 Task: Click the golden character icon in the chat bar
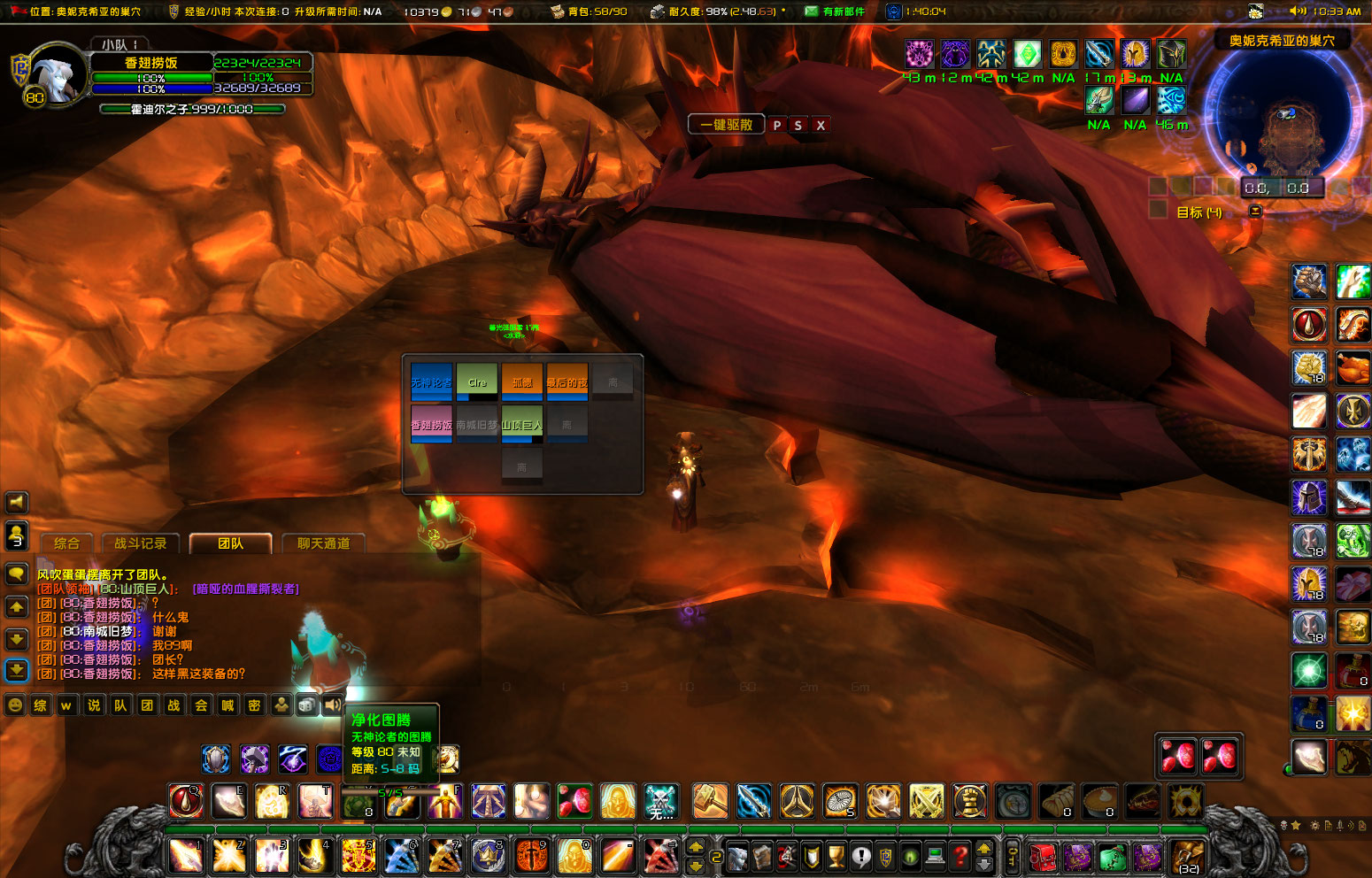281,705
